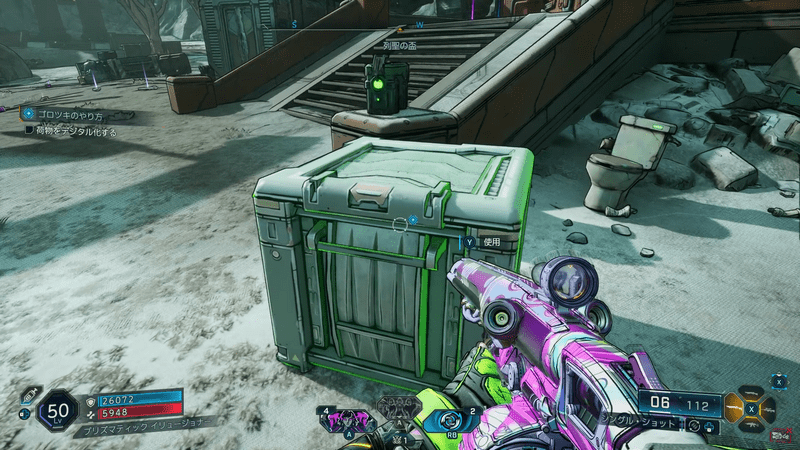Image resolution: width=800 pixels, height=450 pixels.
Task: Select the highlighted weapon slot in weapon wheel
Action: [736, 409]
